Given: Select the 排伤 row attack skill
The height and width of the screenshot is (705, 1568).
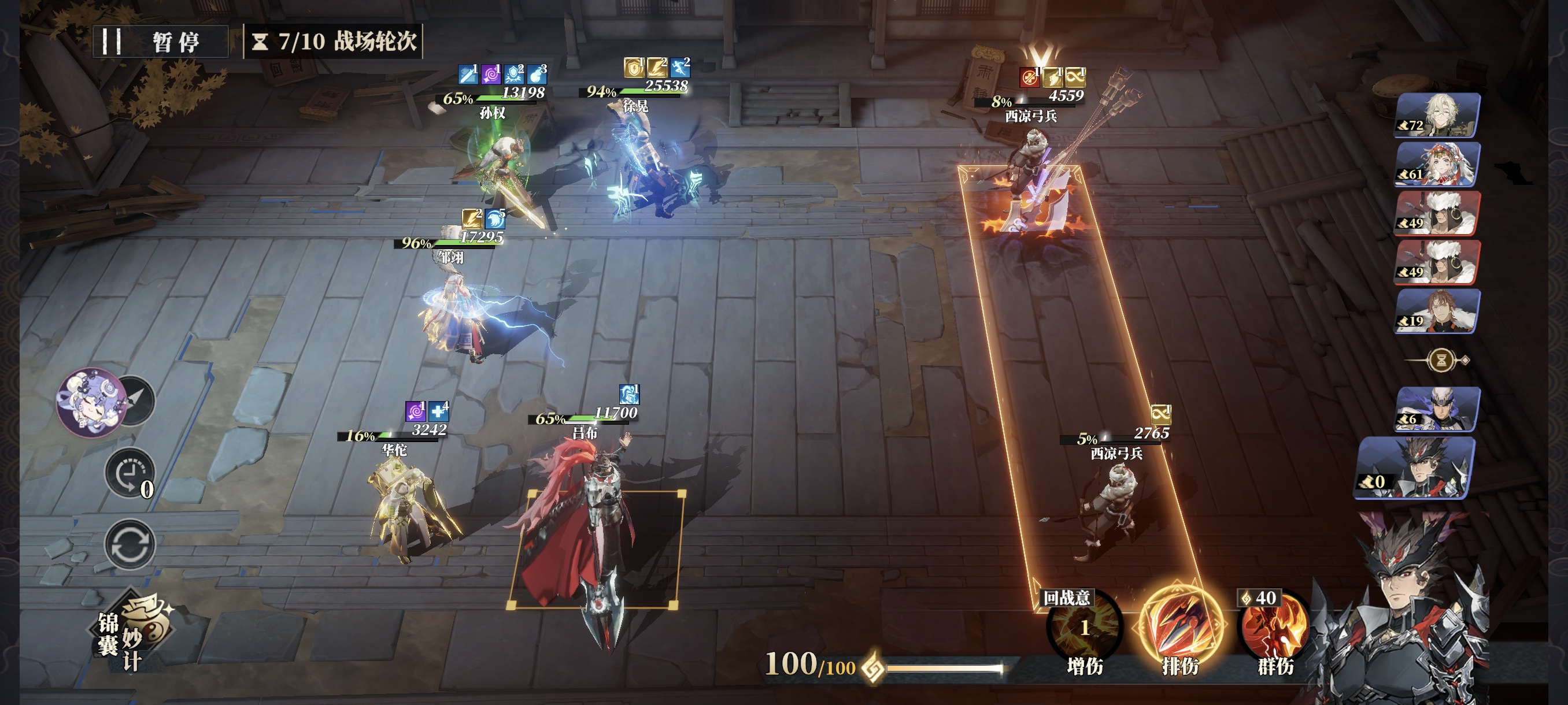Looking at the screenshot, I should pyautogui.click(x=1180, y=626).
